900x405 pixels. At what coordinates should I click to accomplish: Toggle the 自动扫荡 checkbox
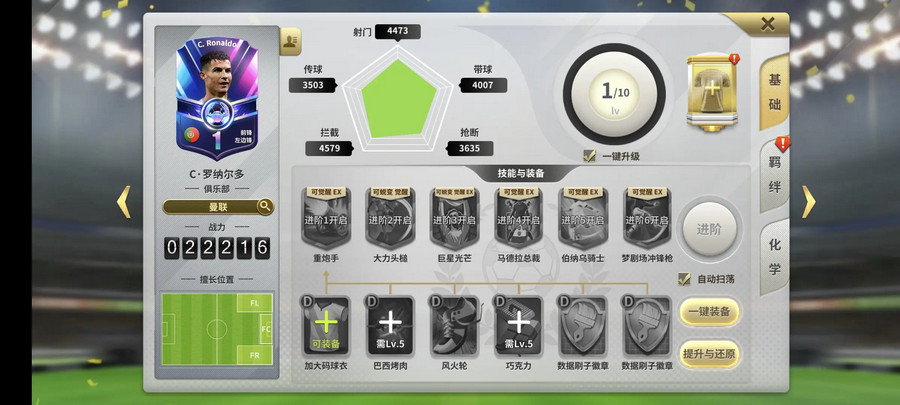click(685, 279)
